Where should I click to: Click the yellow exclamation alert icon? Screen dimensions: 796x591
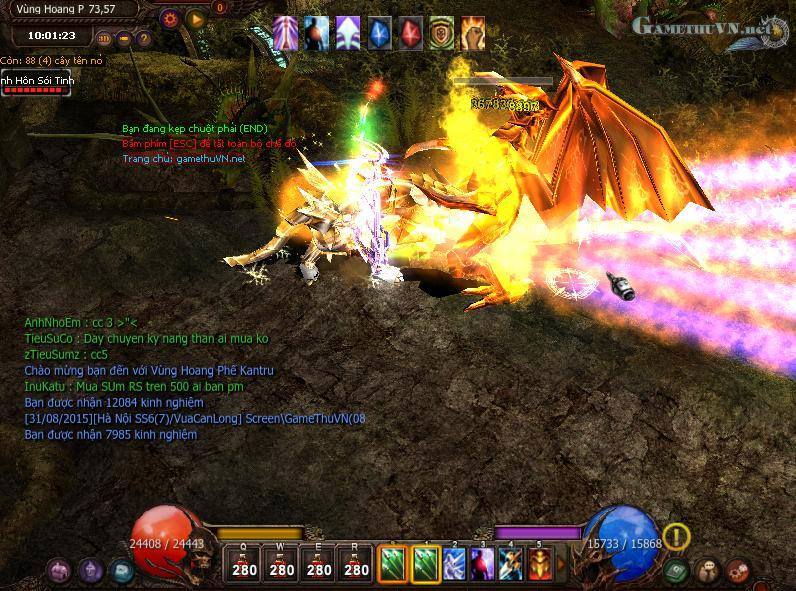coord(677,537)
